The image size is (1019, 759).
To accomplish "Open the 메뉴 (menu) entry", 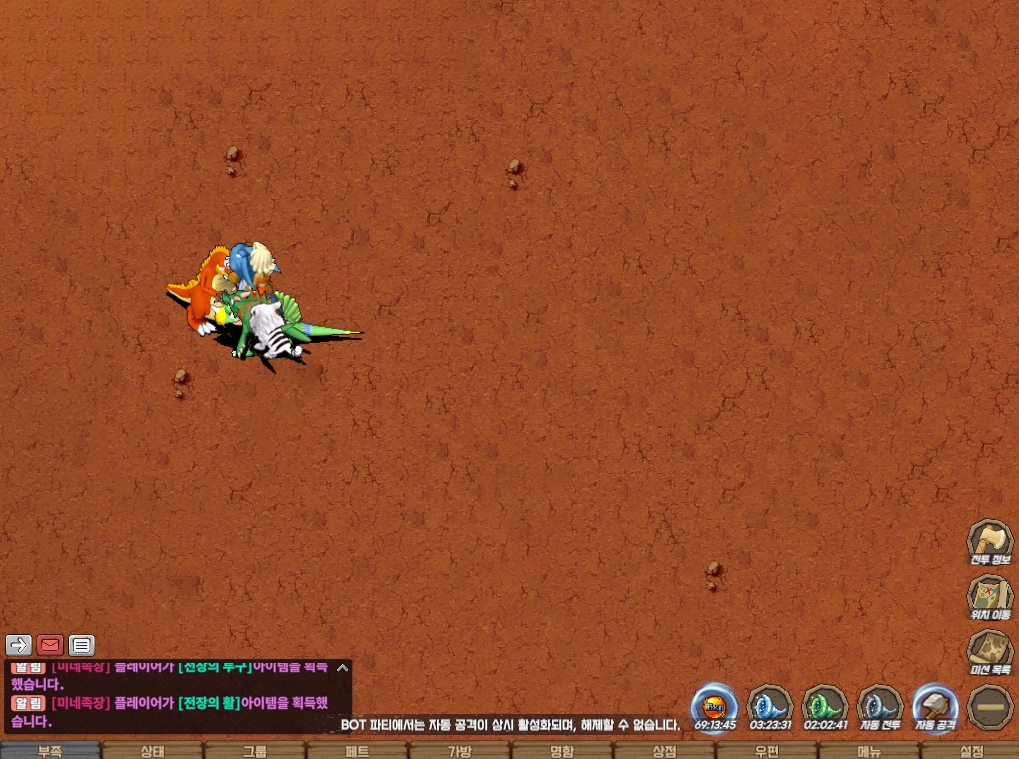I will pos(868,751).
